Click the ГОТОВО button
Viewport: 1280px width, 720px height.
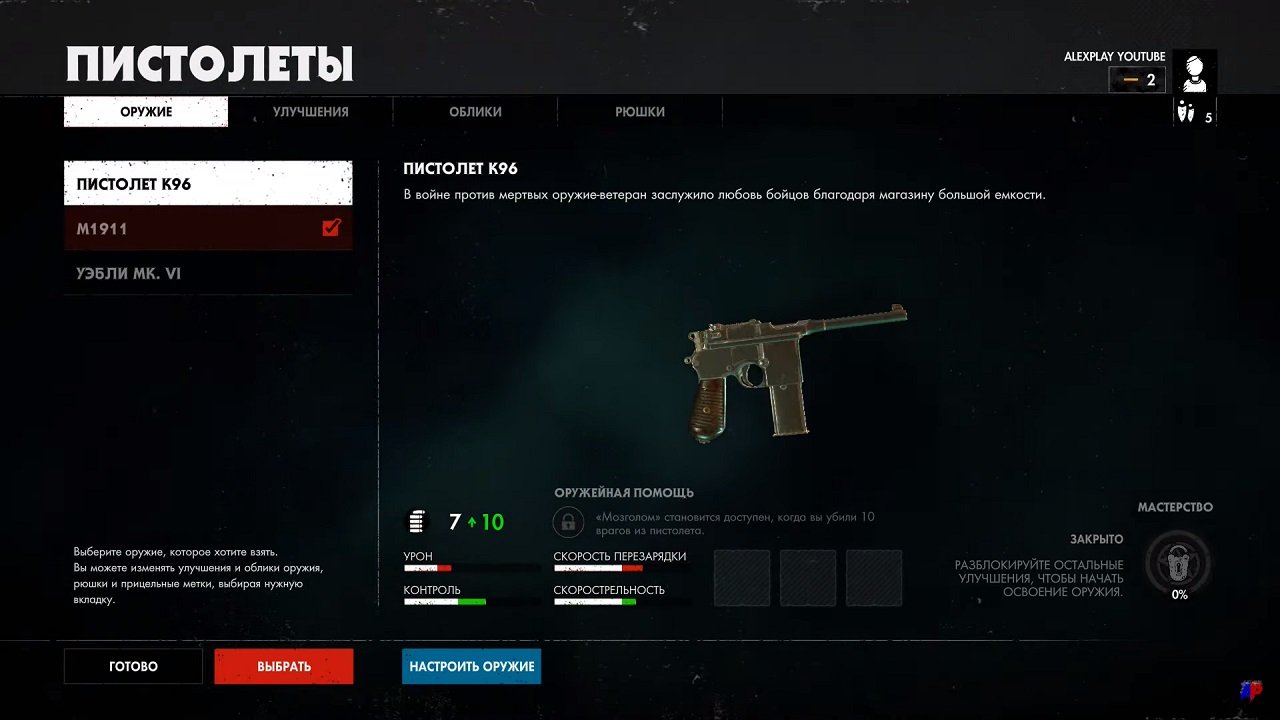click(132, 666)
